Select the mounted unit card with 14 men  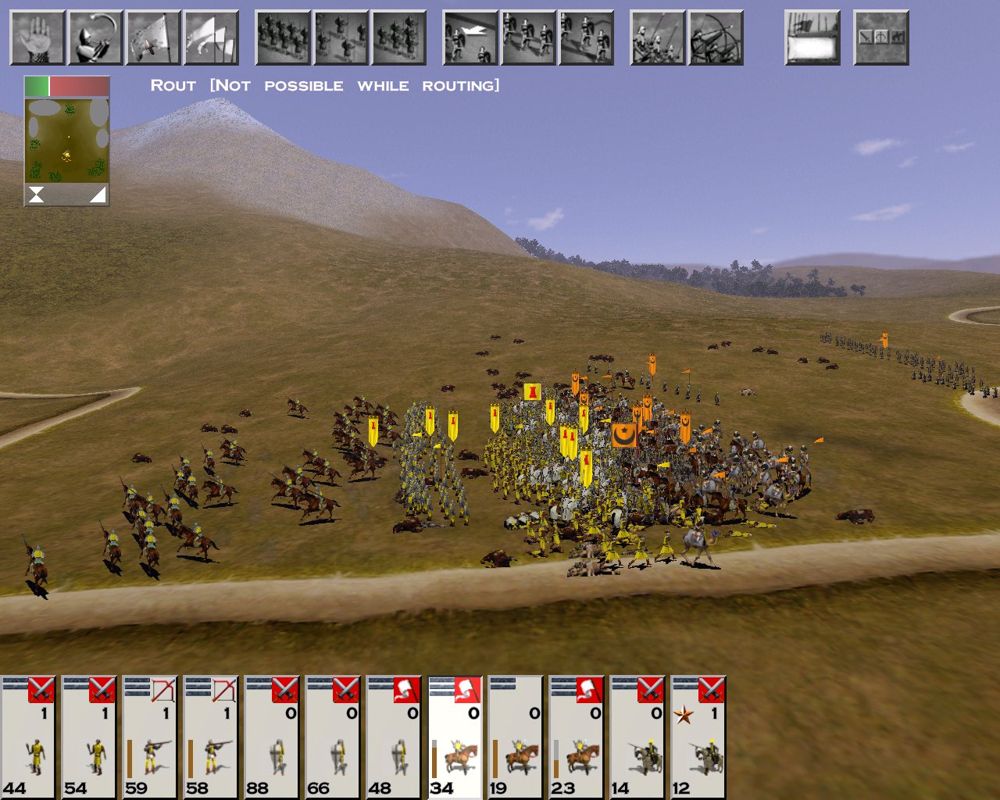638,737
